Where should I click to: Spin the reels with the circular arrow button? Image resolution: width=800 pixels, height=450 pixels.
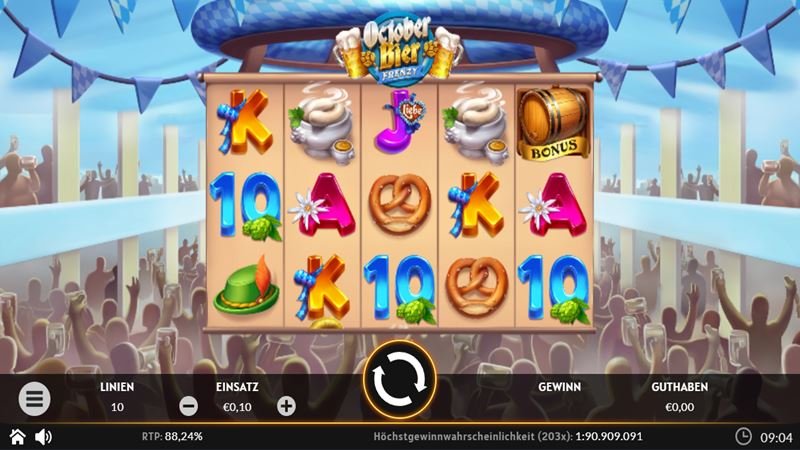coord(399,380)
